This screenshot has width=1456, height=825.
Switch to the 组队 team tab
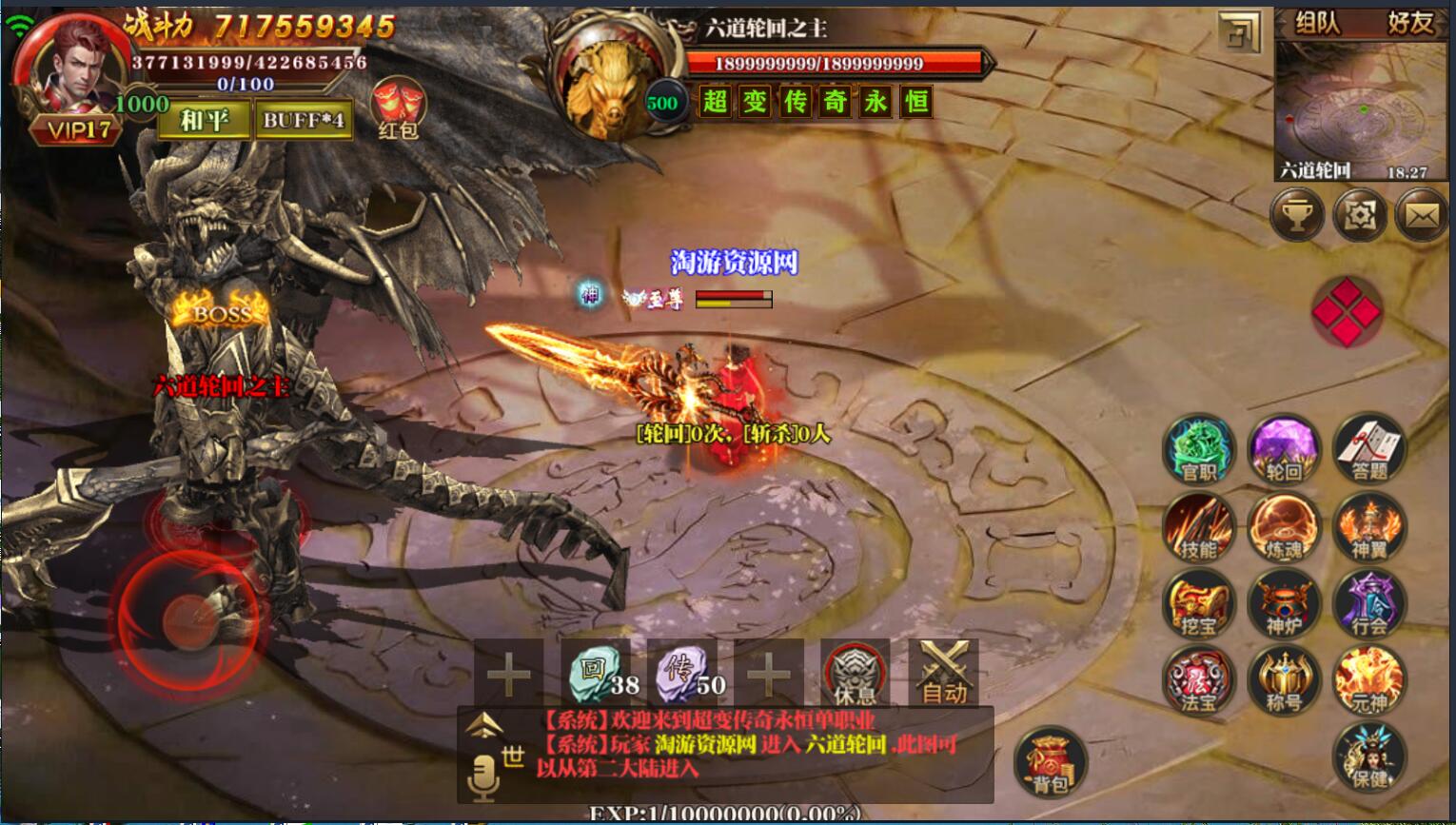coord(1318,23)
